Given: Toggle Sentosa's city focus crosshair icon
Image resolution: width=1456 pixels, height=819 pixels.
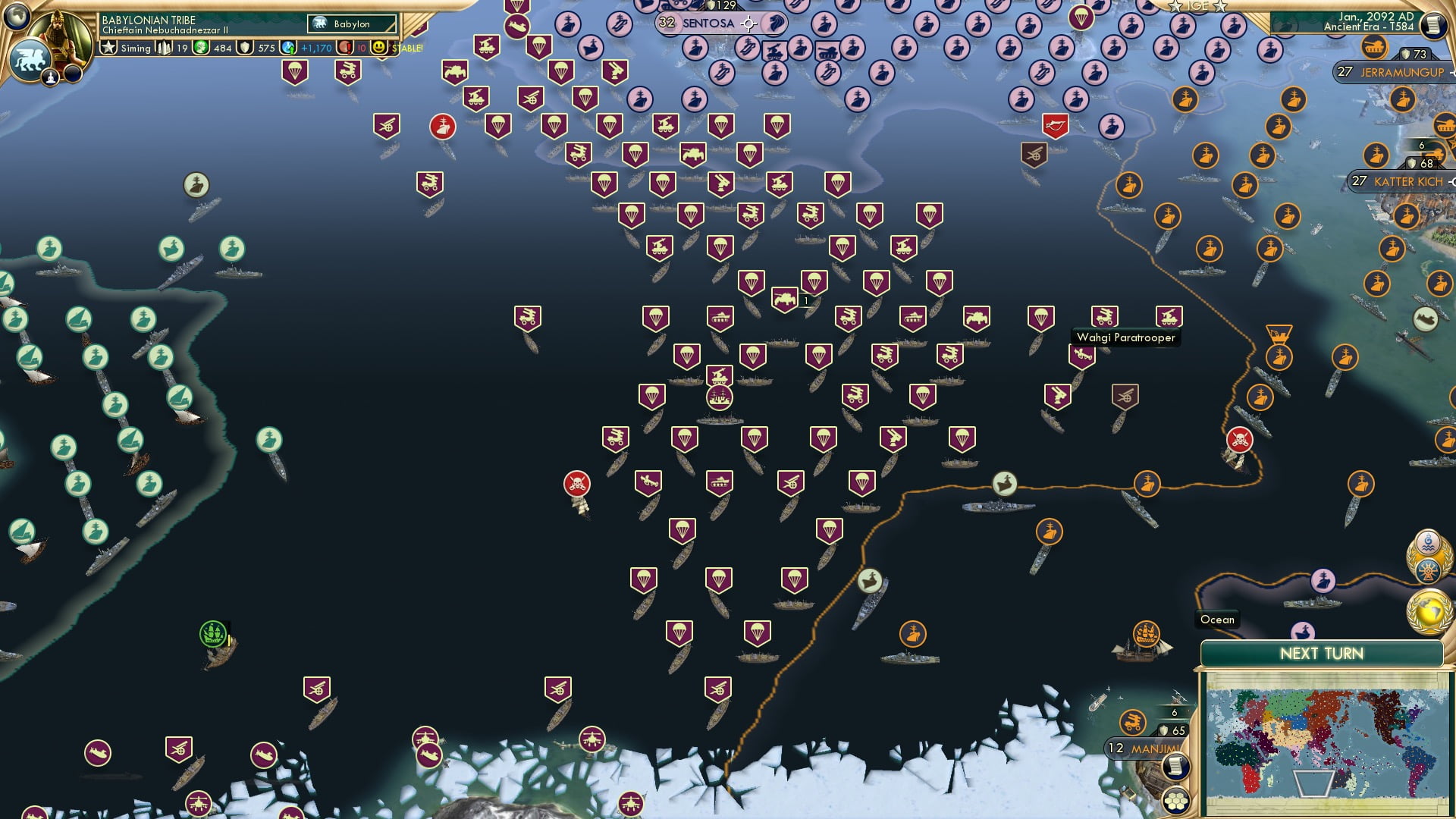Looking at the screenshot, I should point(748,23).
